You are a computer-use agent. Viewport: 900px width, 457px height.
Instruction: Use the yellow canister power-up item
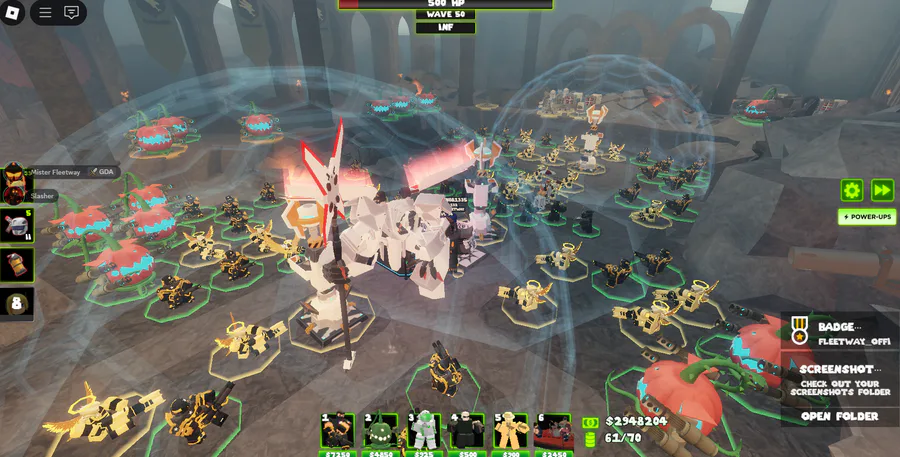(17, 265)
